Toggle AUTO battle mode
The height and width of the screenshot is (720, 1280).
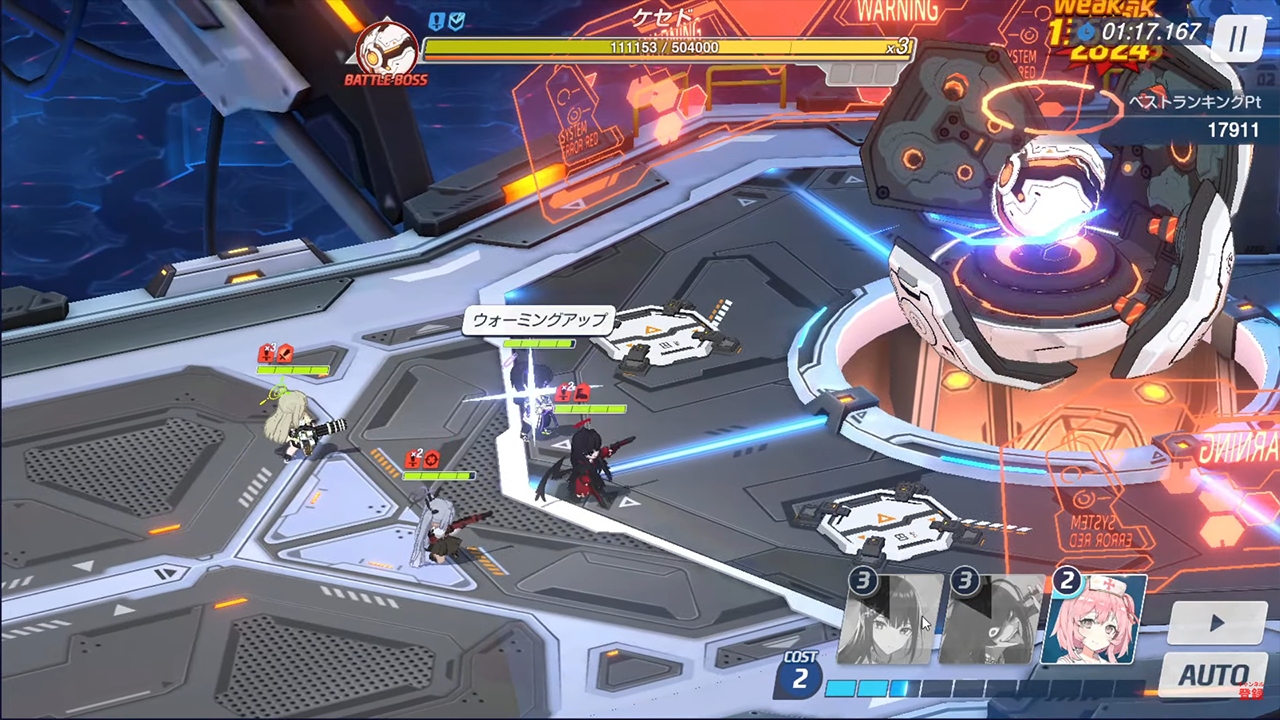1214,674
